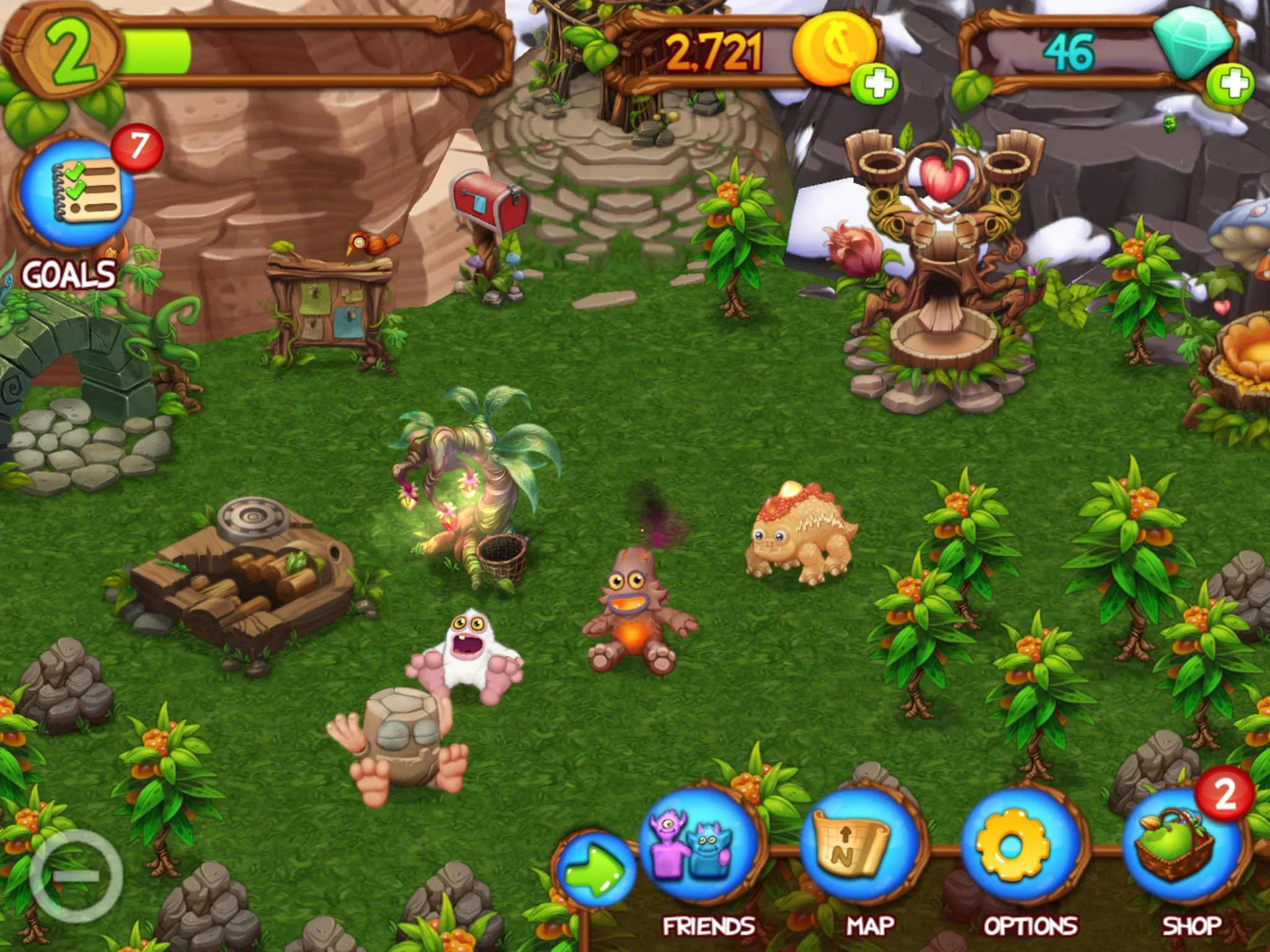This screenshot has height=952, width=1270.
Task: Collapse the menu with the green arrow
Action: (595, 868)
